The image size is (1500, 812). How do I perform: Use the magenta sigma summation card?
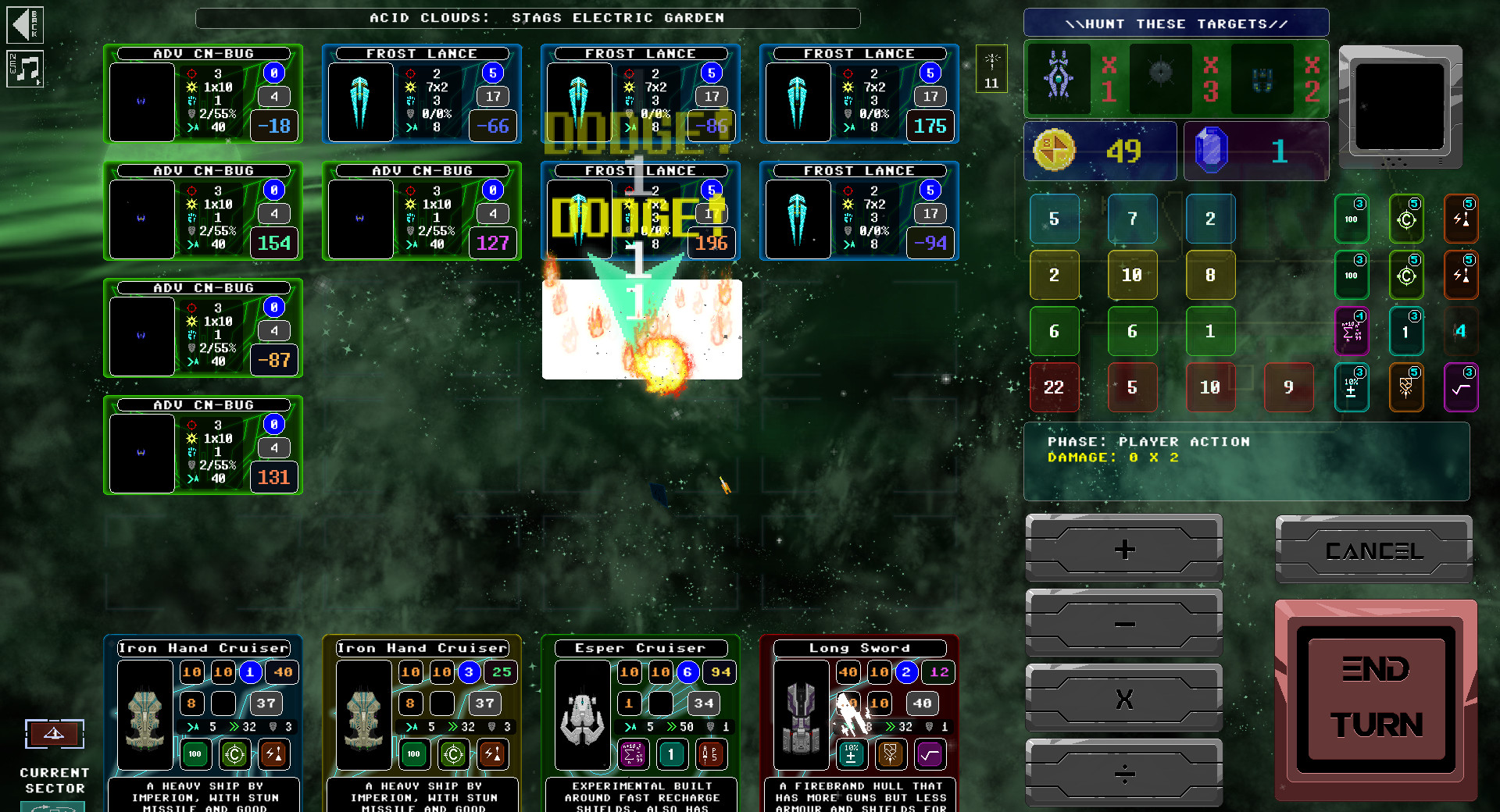pos(1352,332)
